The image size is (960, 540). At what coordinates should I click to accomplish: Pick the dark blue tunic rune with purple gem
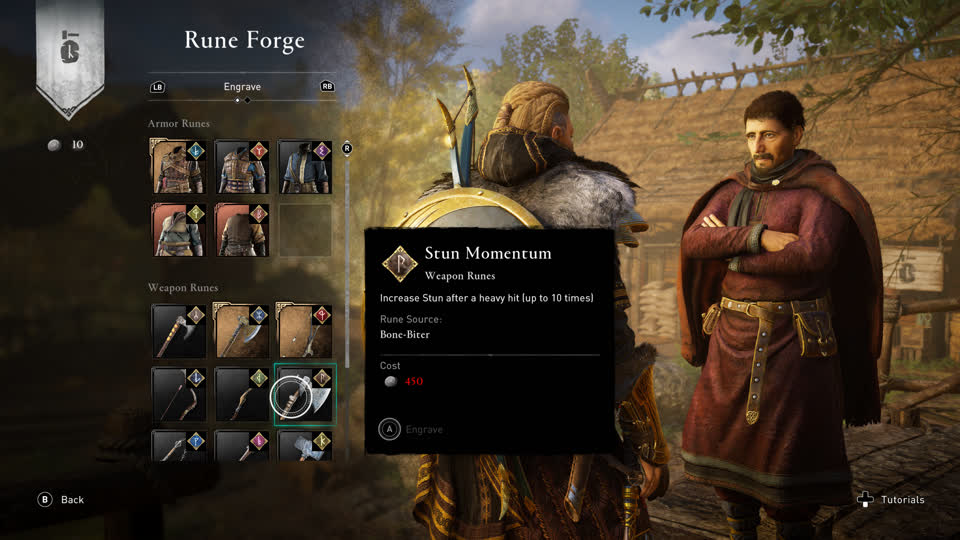click(x=305, y=167)
